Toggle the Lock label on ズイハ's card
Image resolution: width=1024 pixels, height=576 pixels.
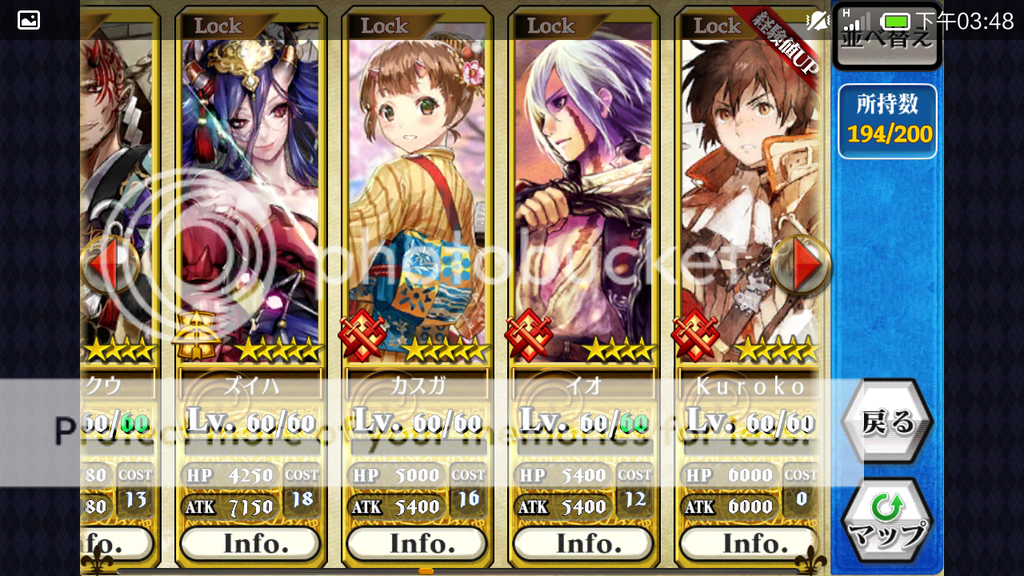(218, 25)
